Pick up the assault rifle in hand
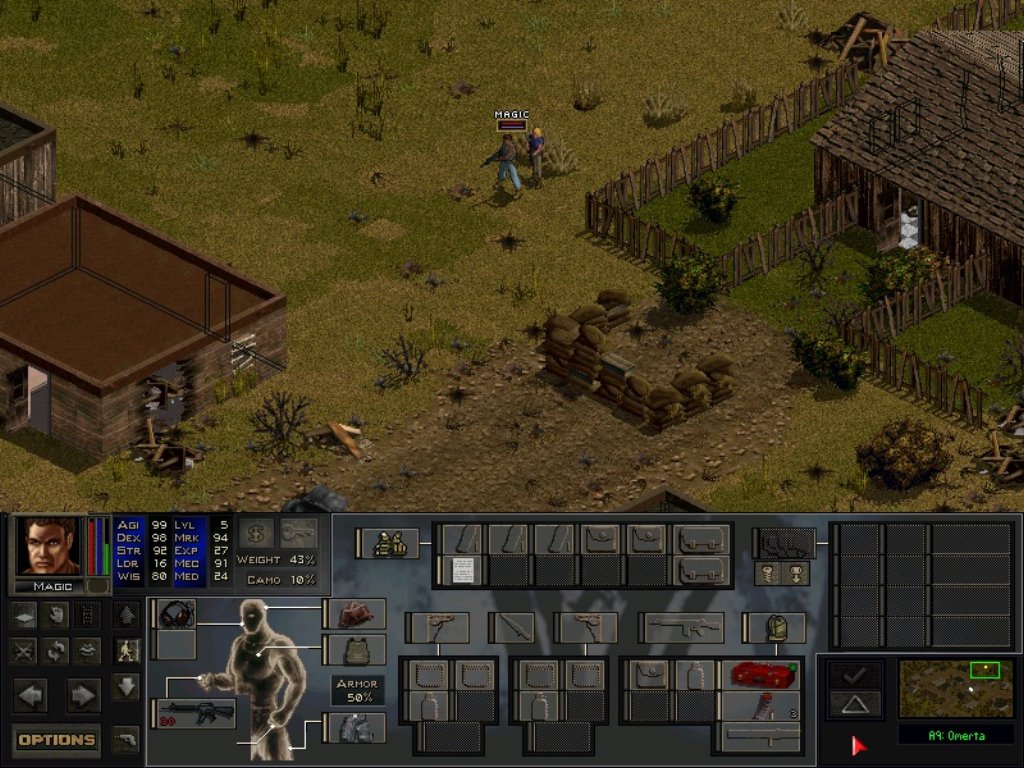Image resolution: width=1024 pixels, height=768 pixels. [197, 713]
